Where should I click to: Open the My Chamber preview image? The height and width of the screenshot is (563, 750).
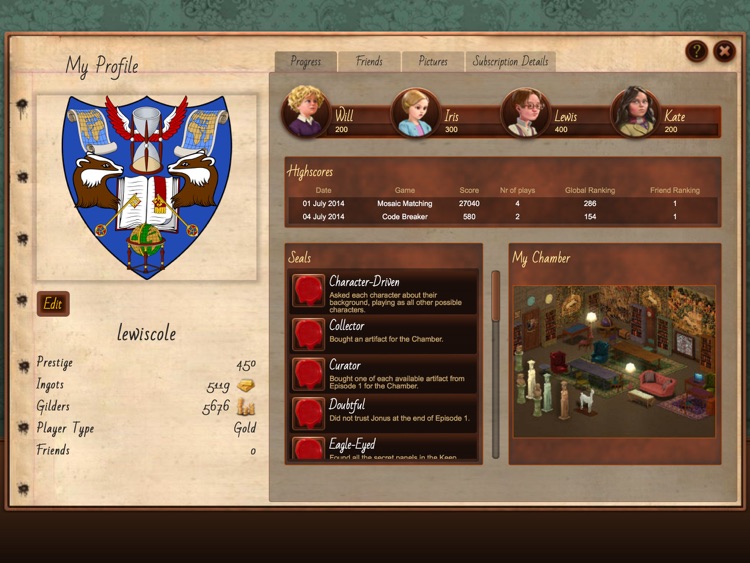click(x=614, y=362)
